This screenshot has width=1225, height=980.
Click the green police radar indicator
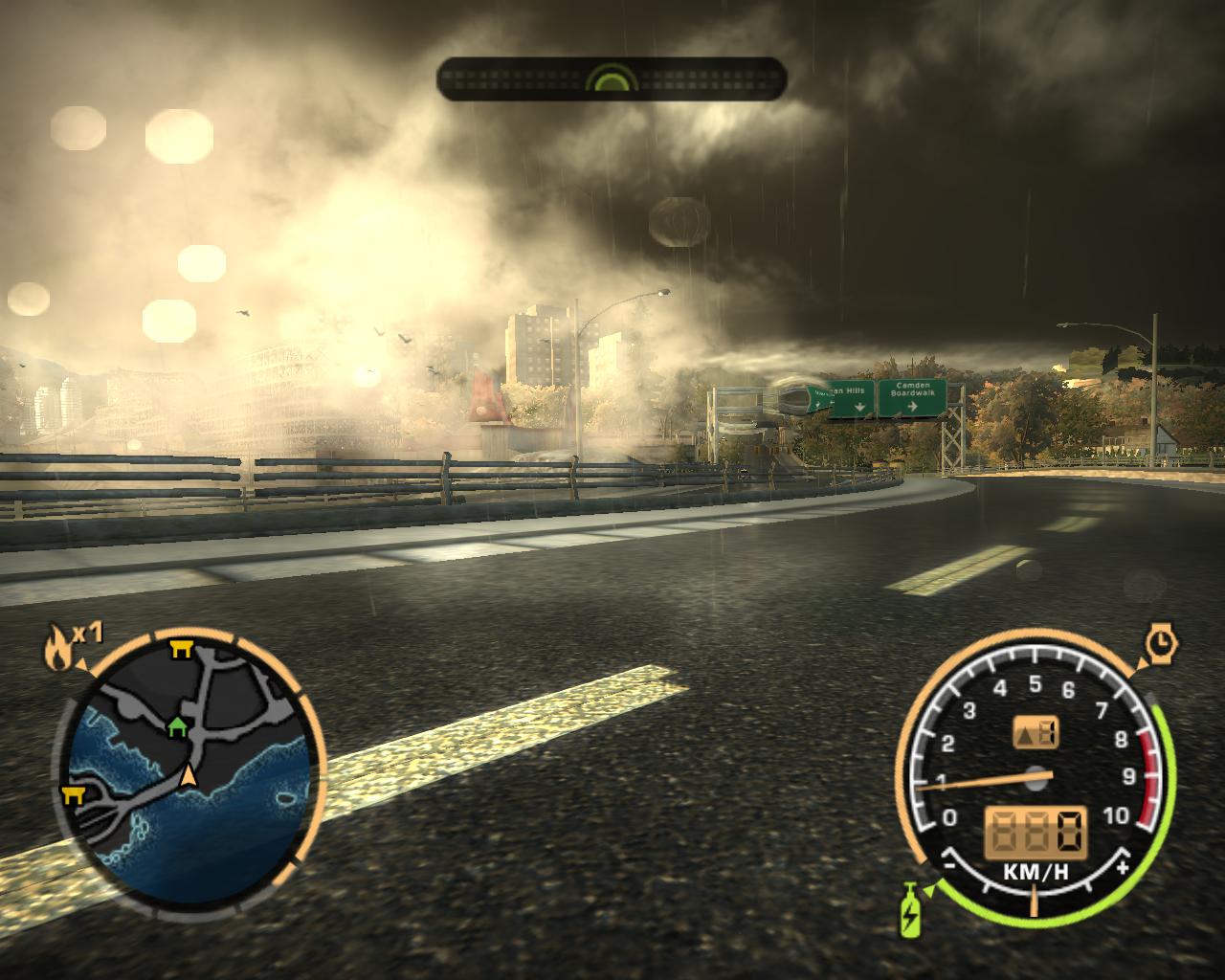(612, 78)
